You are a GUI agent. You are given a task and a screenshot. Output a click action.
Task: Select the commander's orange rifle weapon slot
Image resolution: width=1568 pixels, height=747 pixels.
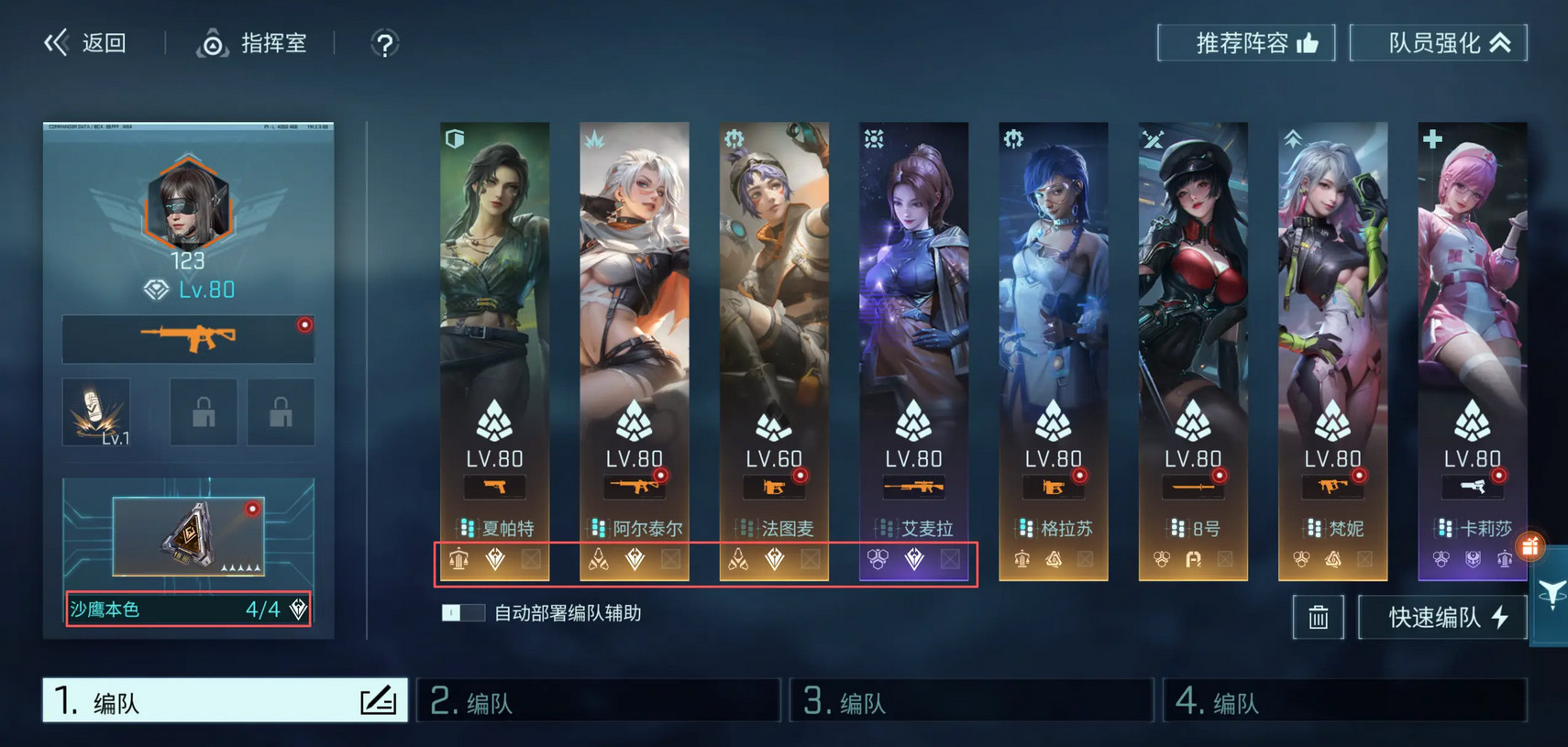tap(188, 338)
